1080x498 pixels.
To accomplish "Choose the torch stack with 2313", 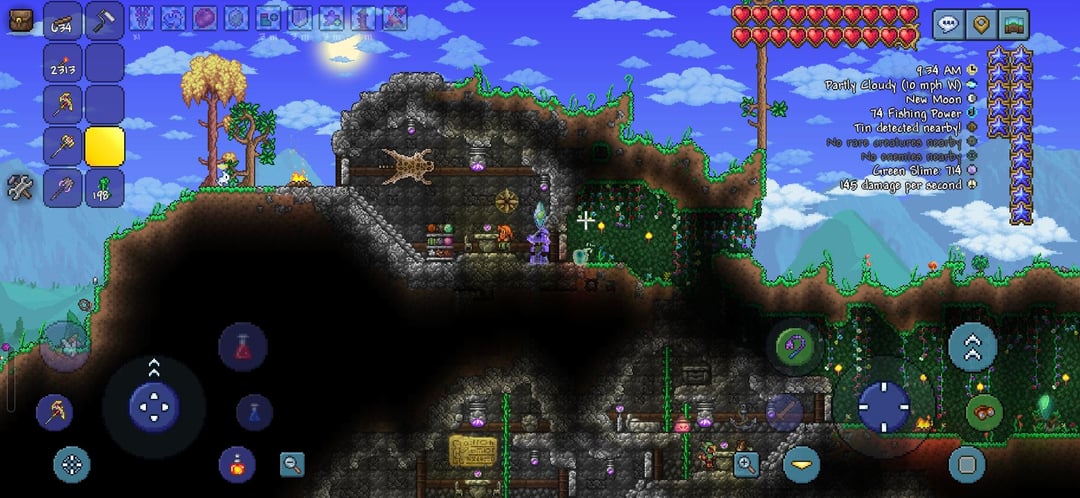I will tap(63, 63).
